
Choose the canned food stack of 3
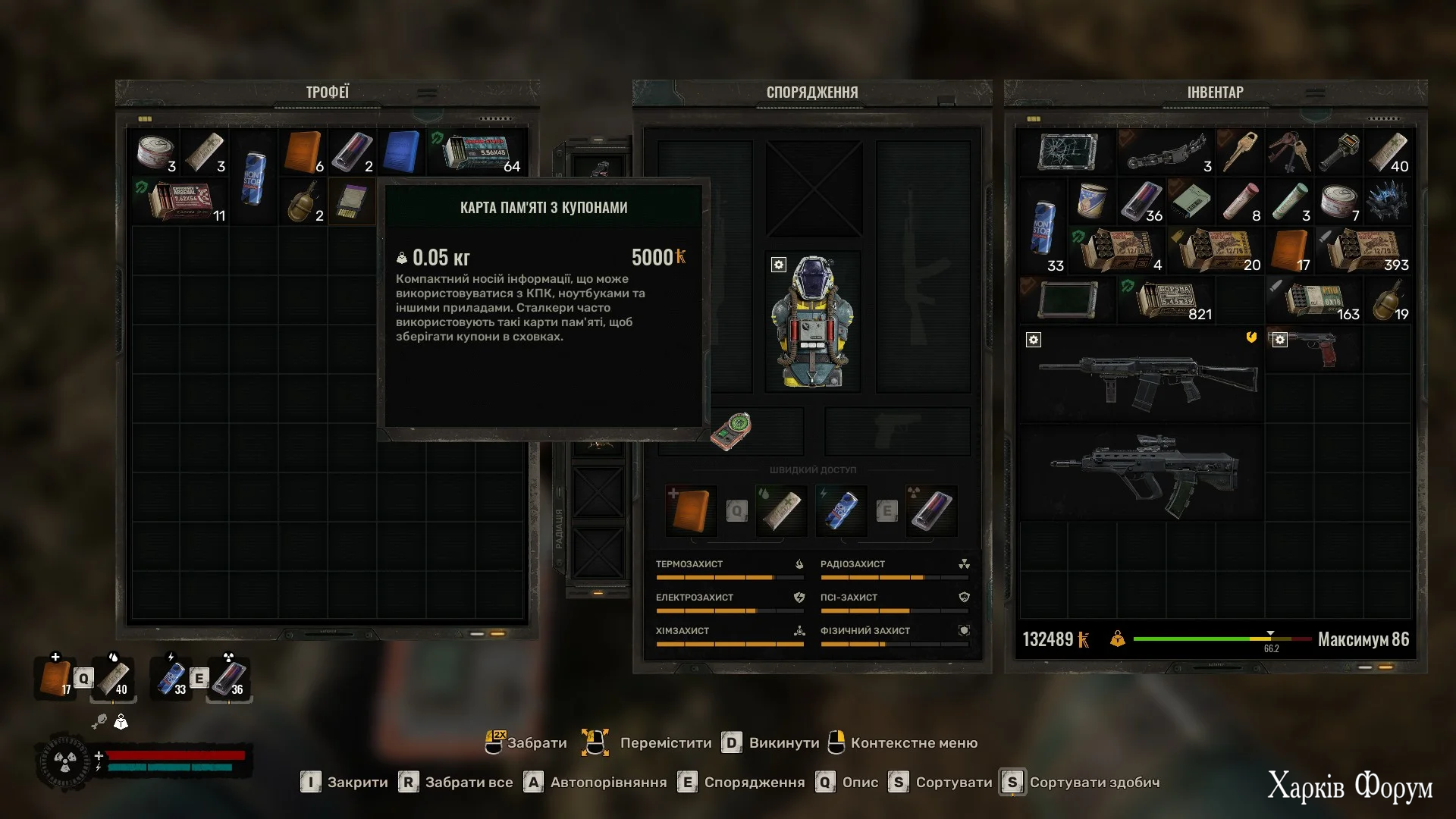[155, 152]
